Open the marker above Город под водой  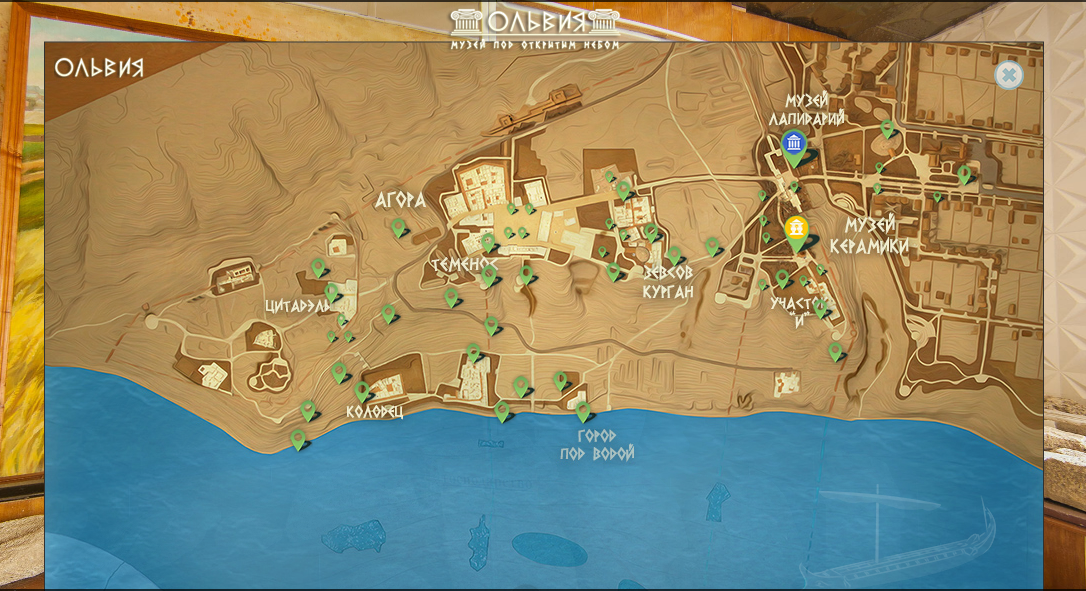tap(583, 410)
